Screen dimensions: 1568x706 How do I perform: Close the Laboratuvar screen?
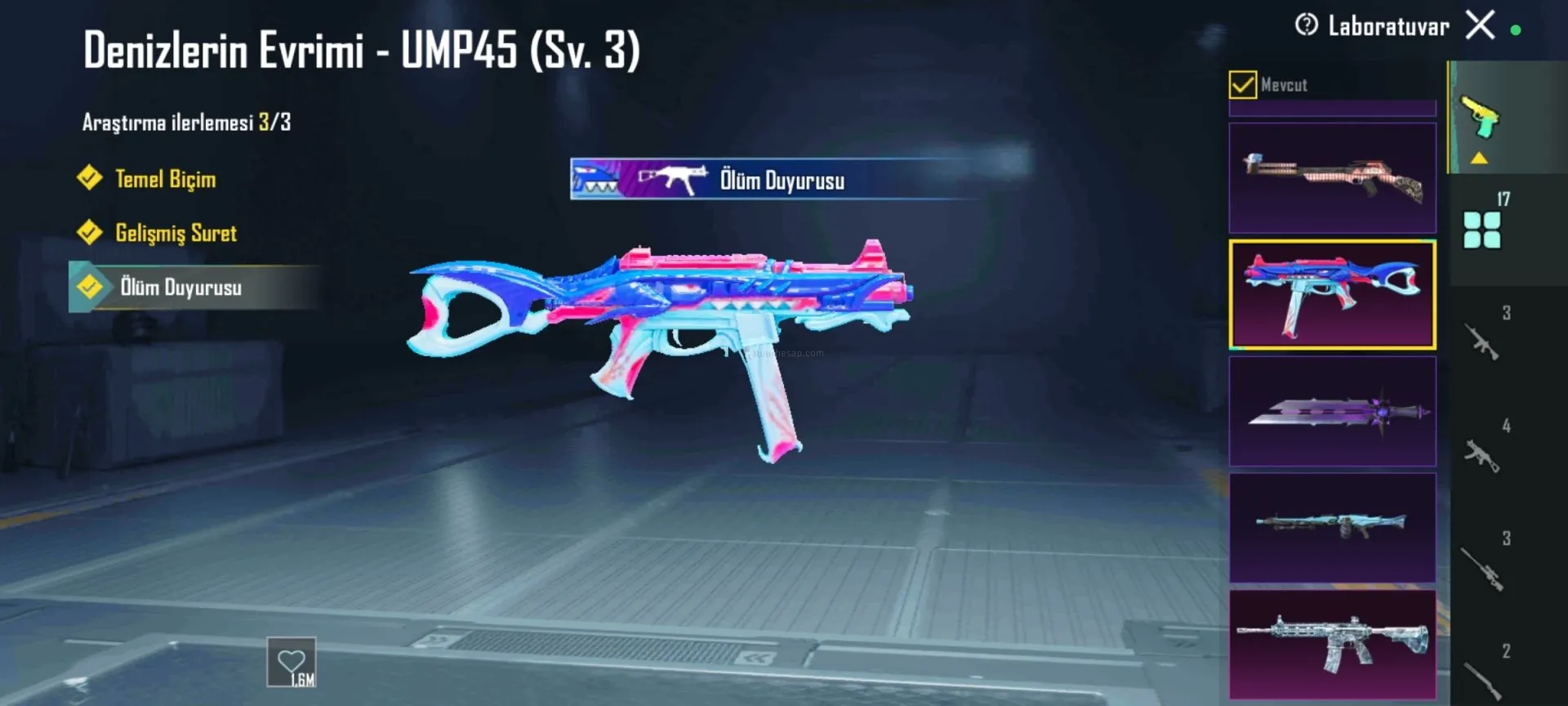1480,25
